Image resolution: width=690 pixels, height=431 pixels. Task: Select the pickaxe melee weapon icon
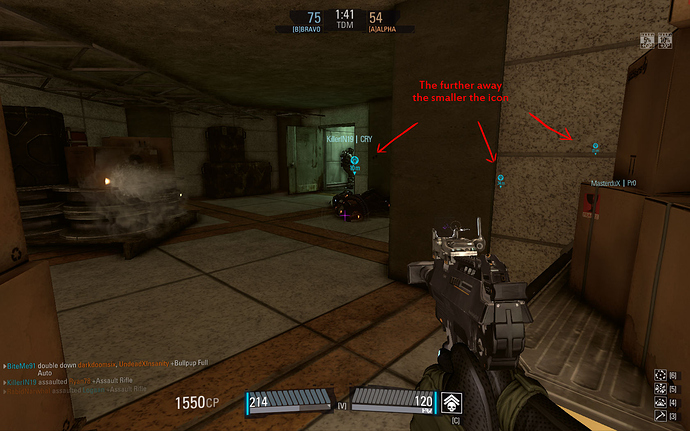click(660, 414)
